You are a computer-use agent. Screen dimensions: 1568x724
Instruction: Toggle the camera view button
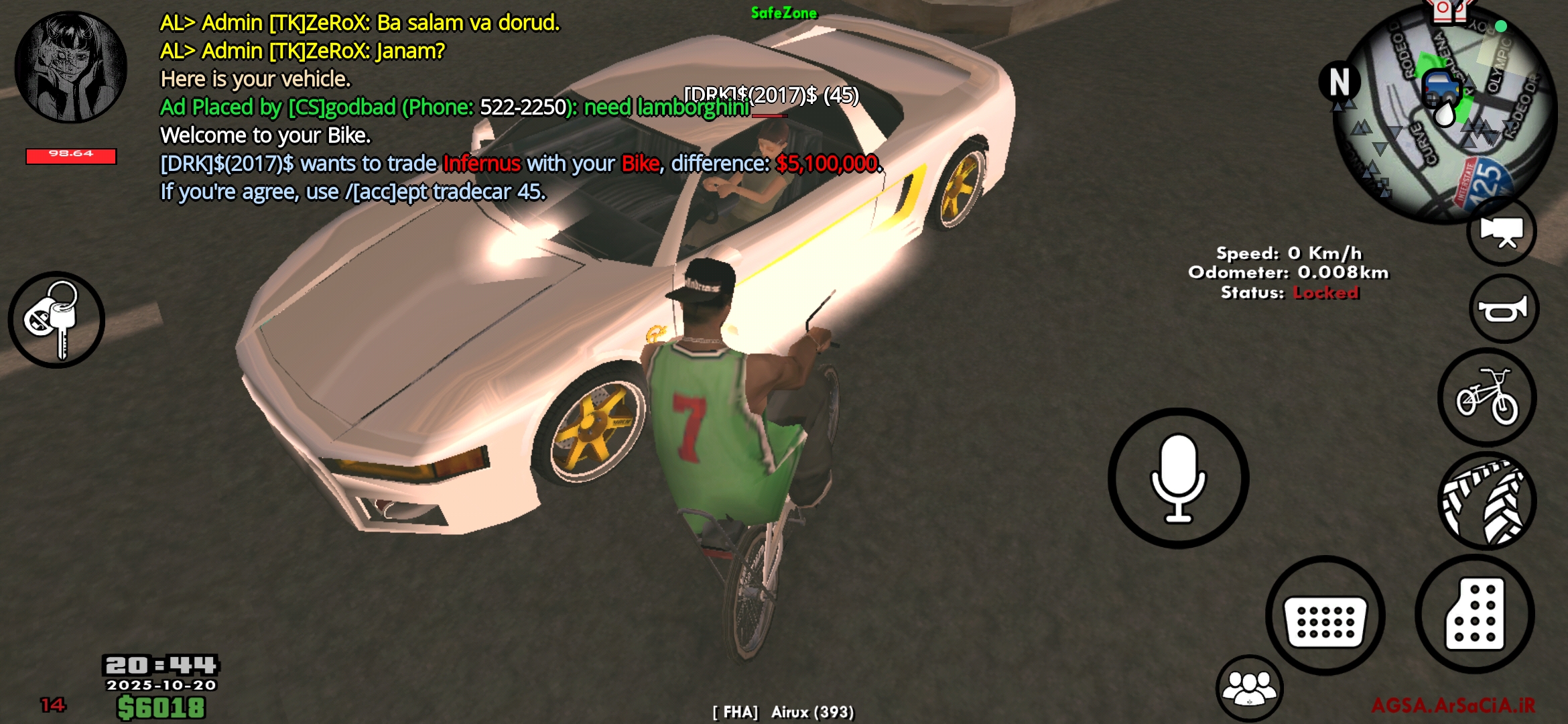(1501, 232)
